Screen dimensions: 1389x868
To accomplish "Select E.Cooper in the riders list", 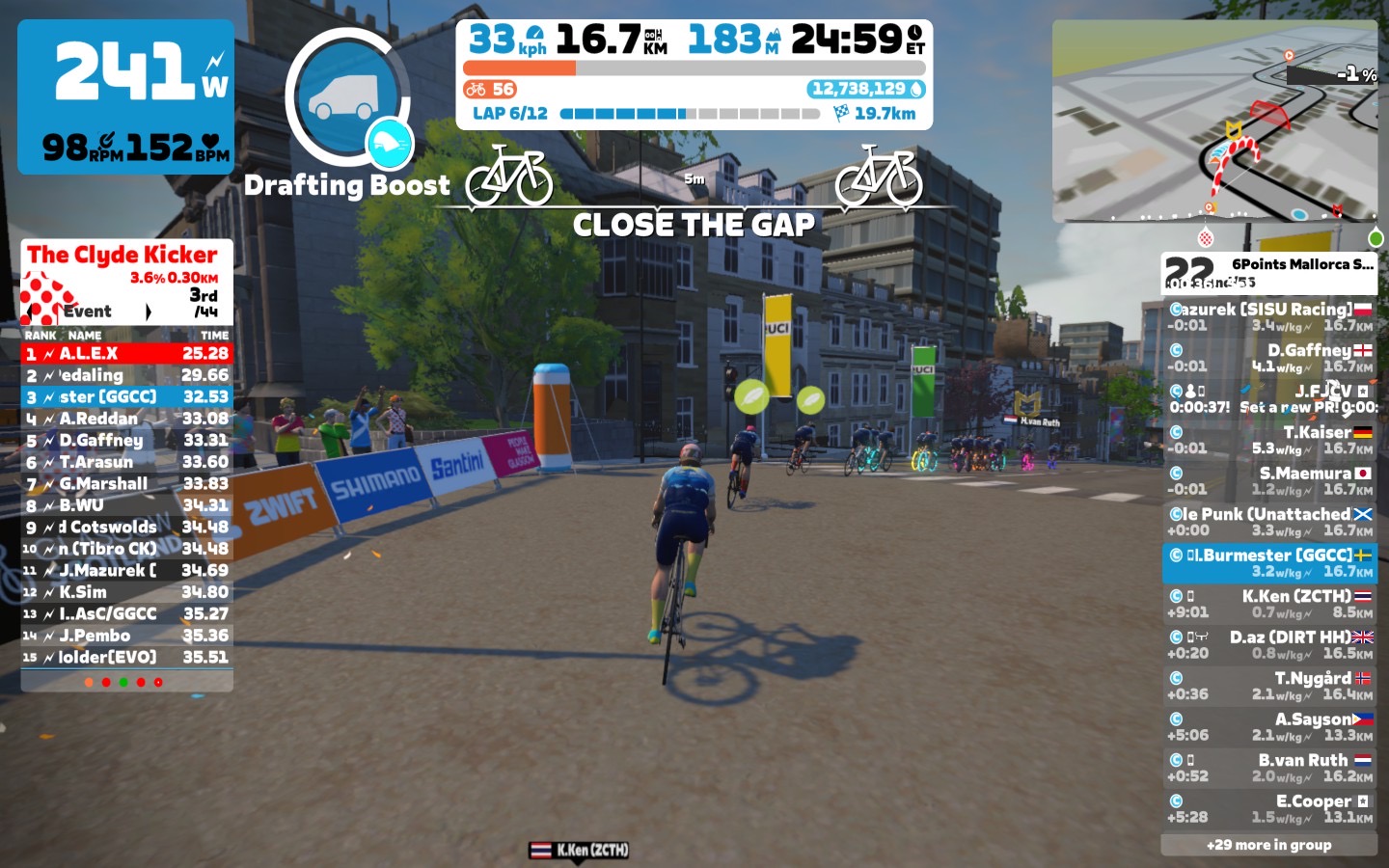I will [x=1269, y=808].
